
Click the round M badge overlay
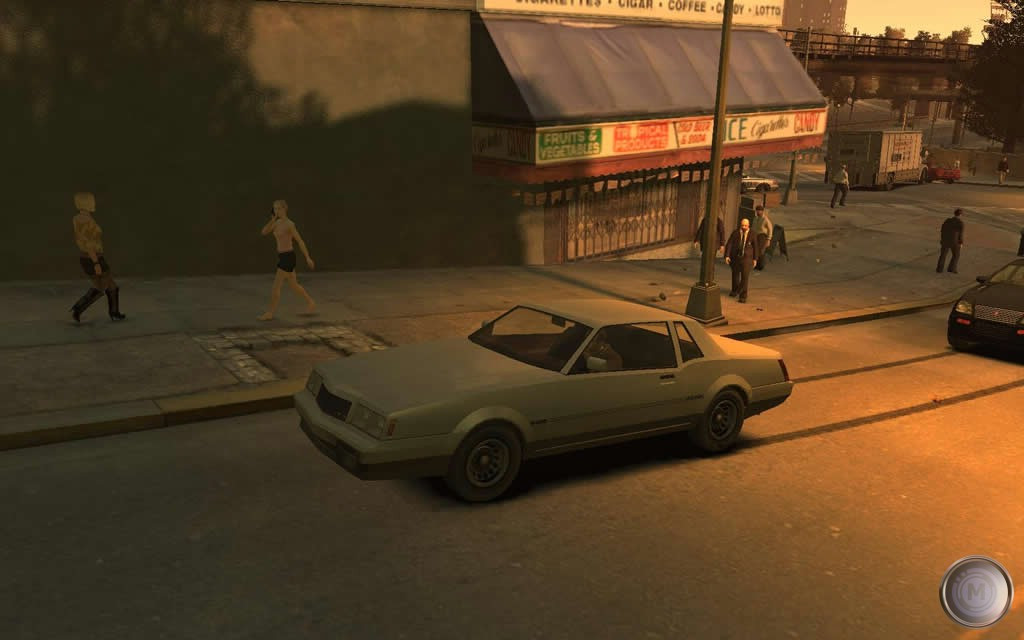(x=975, y=591)
